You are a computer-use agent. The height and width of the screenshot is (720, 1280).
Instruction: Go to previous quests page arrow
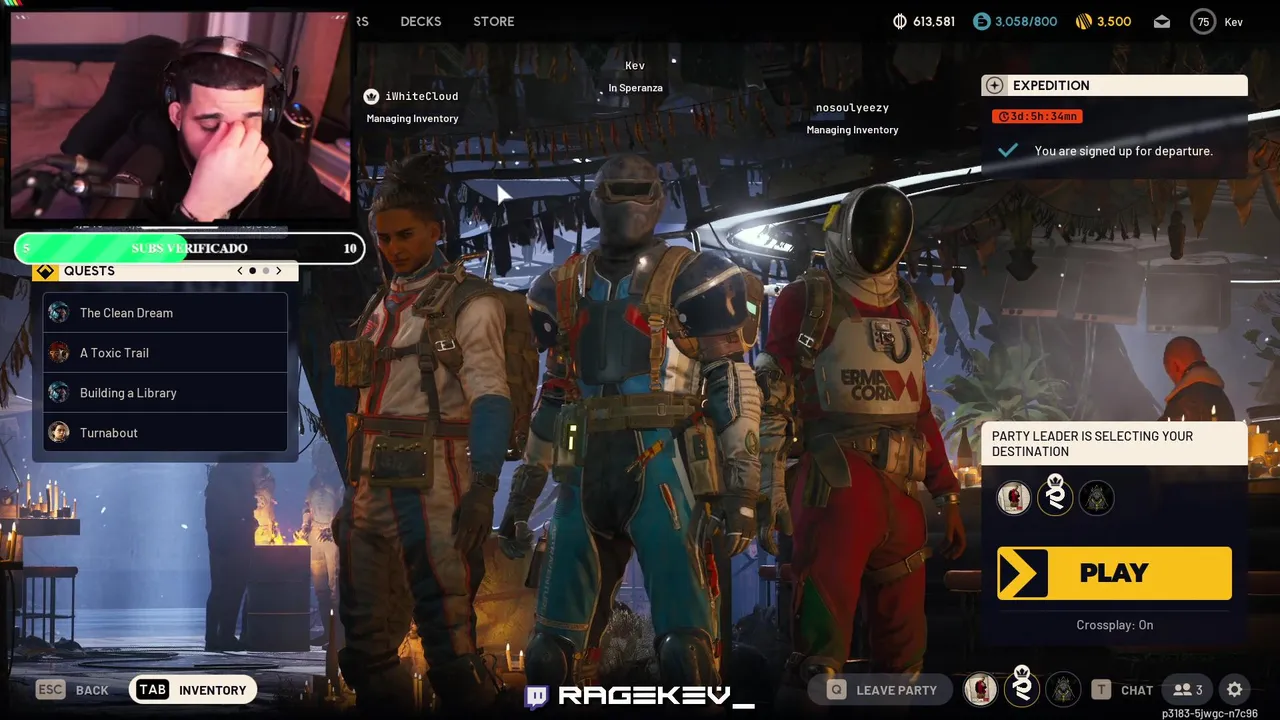coord(240,271)
